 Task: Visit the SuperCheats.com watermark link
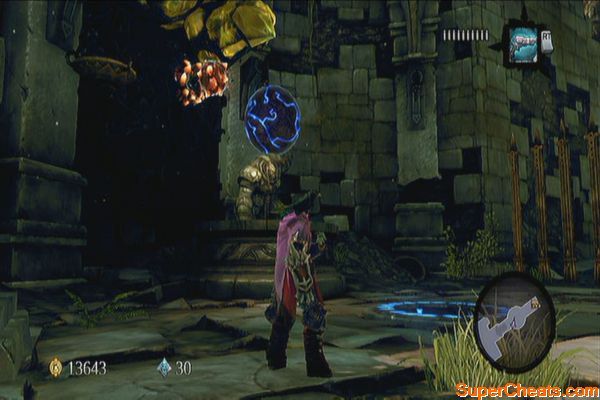pos(526,389)
